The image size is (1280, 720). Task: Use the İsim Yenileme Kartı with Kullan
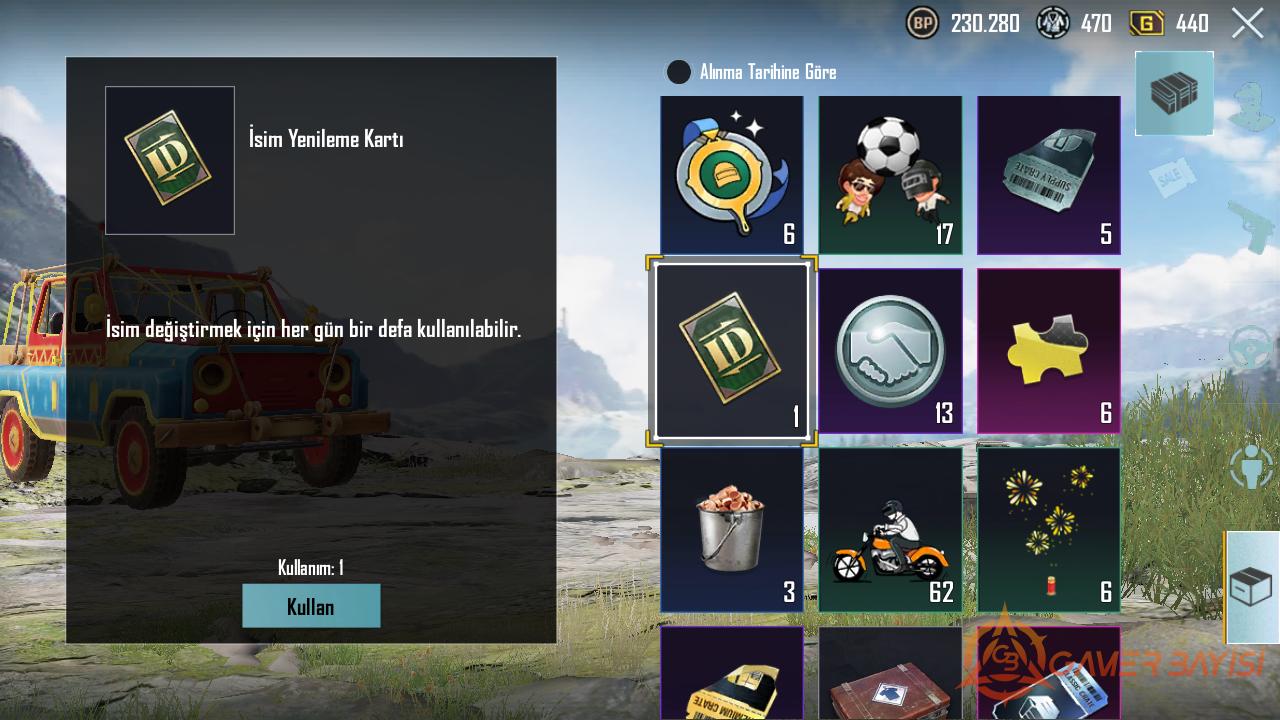pos(311,606)
